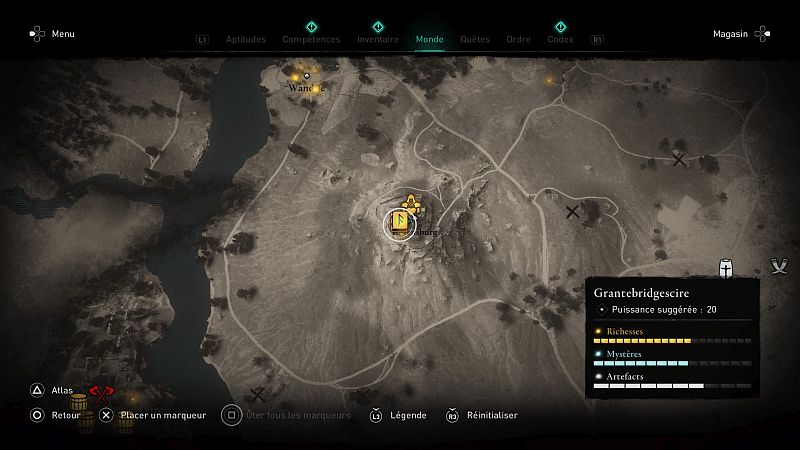
Task: Click Placer un marqueur
Action: [x=154, y=415]
